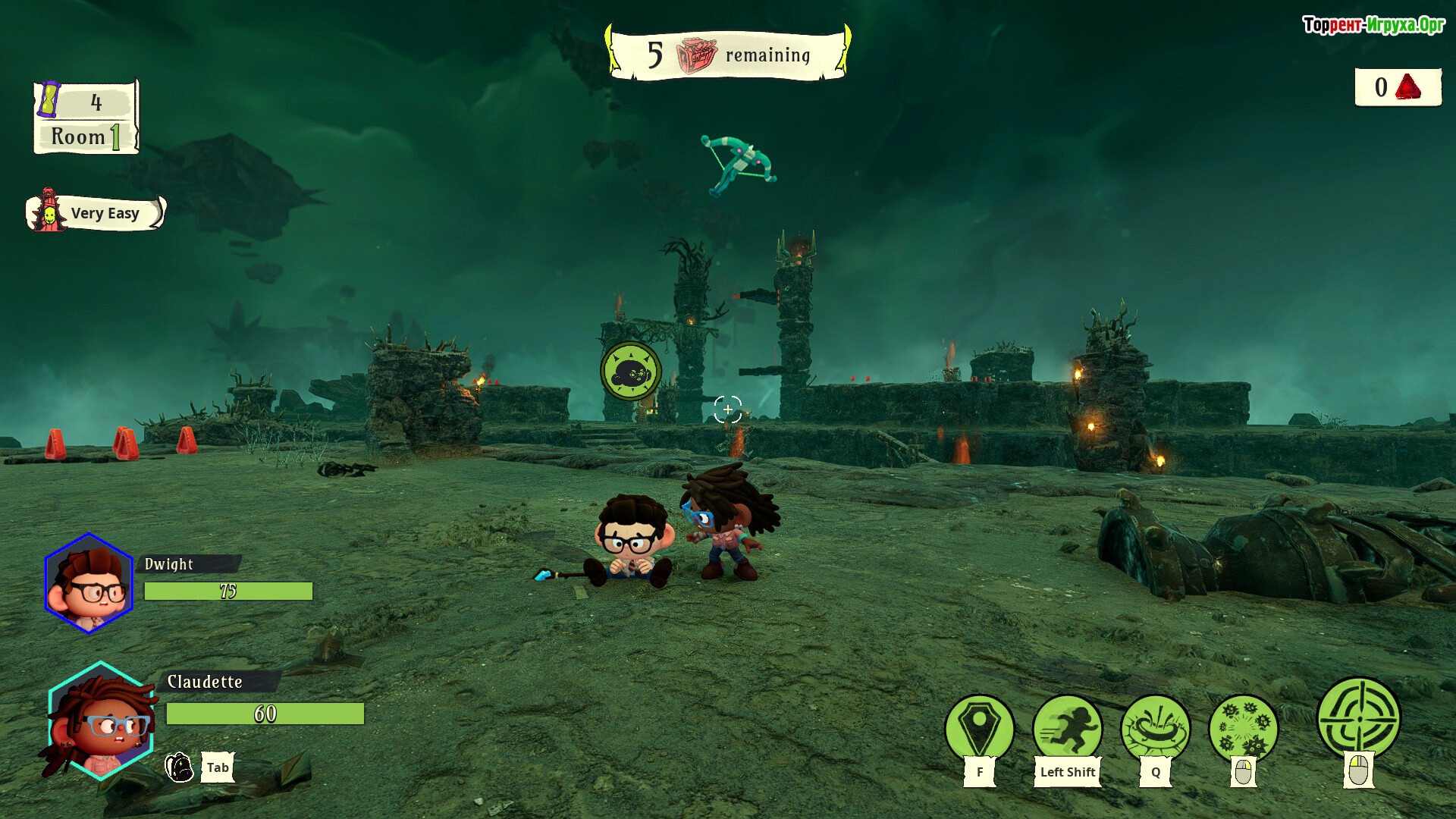Screen dimensions: 1456x819
Task: Trigger the ground splash trap ability
Action: click(x=1155, y=729)
